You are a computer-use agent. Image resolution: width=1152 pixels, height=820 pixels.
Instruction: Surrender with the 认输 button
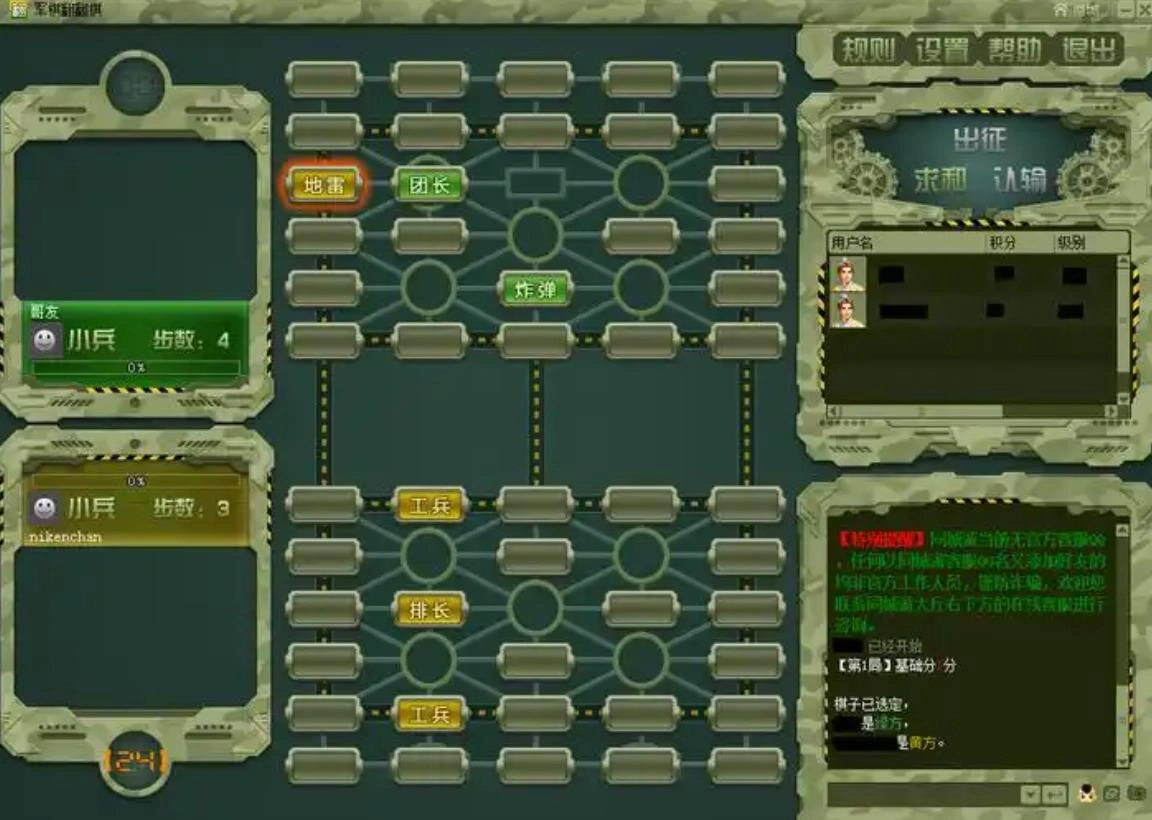[1020, 180]
